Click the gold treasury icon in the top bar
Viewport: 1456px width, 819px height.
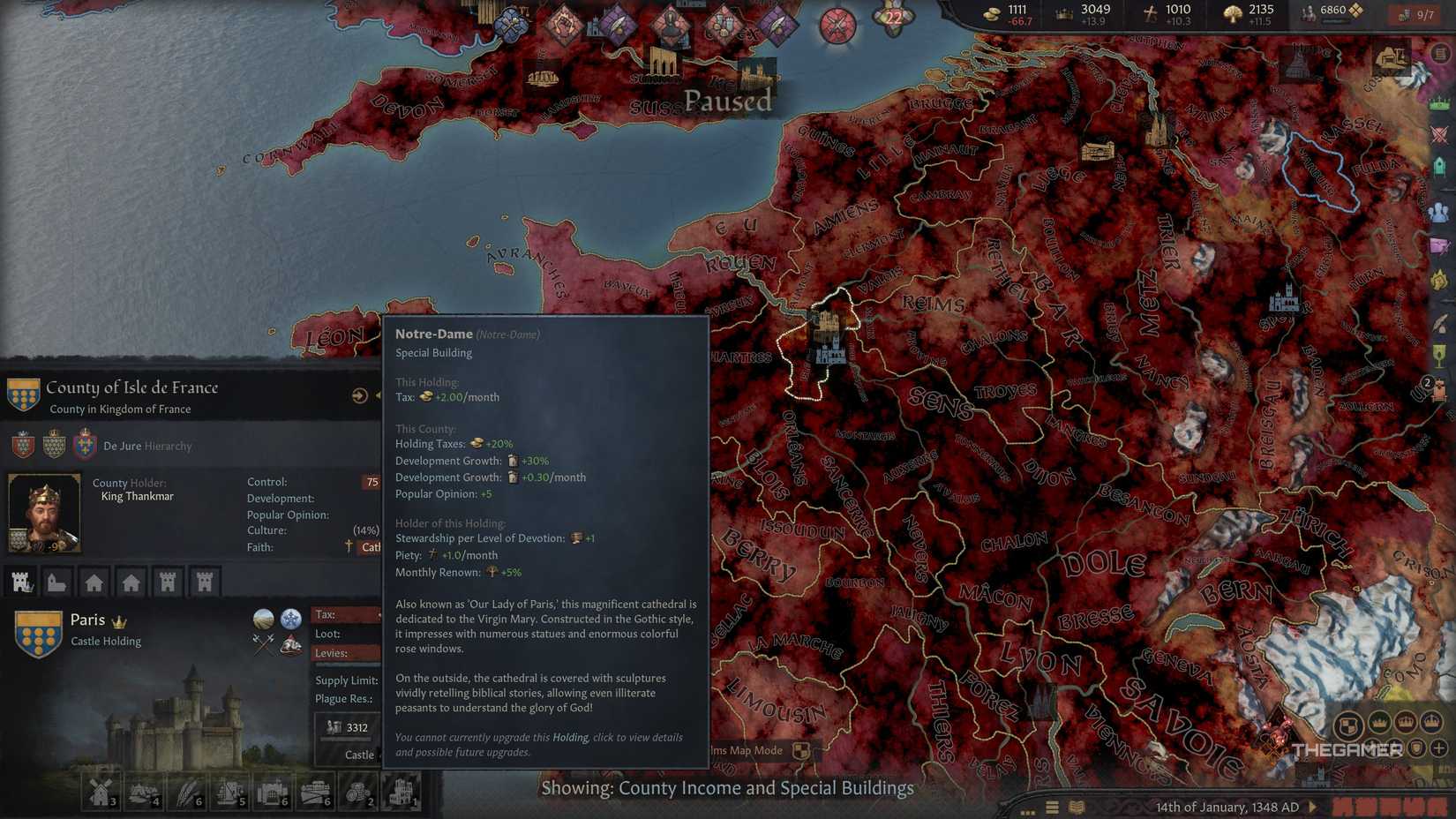click(991, 13)
